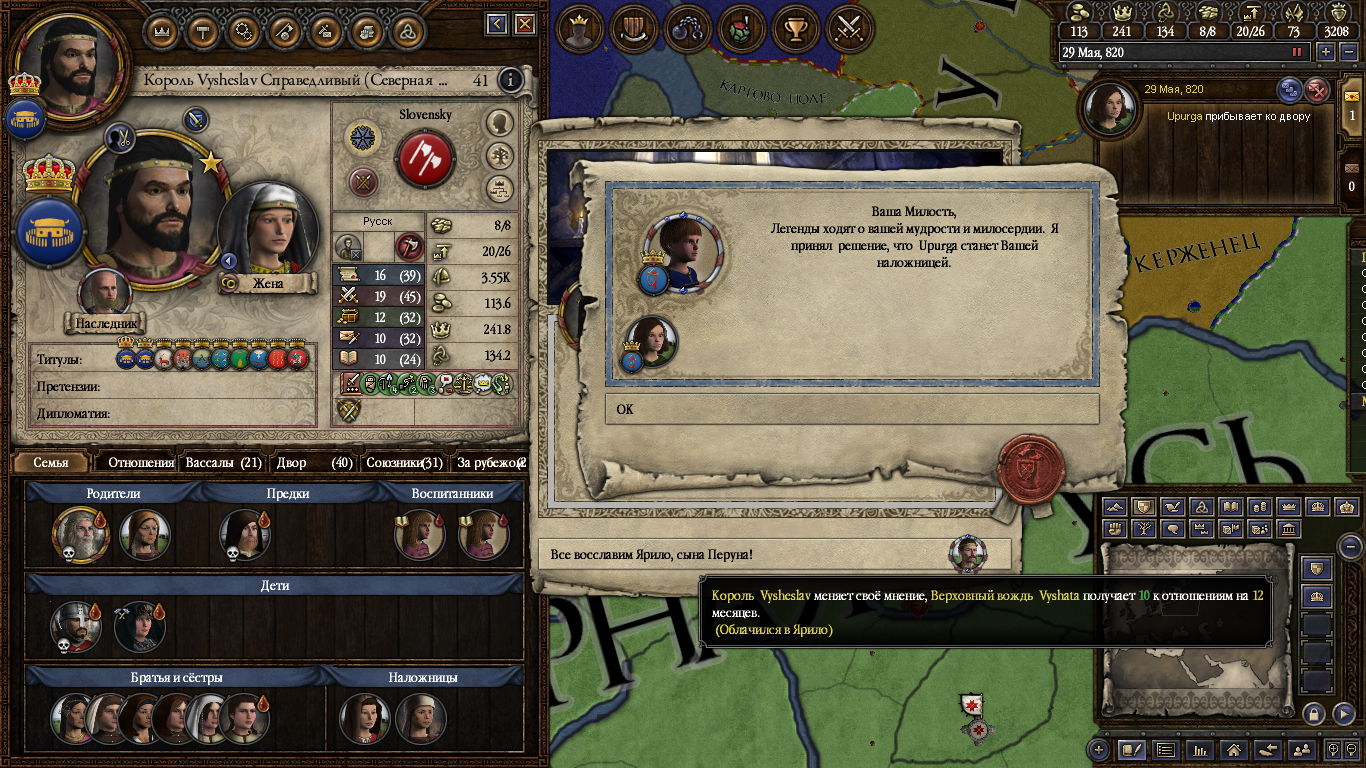The width and height of the screenshot is (1366, 768).
Task: Open the crossed swords military menu
Action: pos(849,28)
